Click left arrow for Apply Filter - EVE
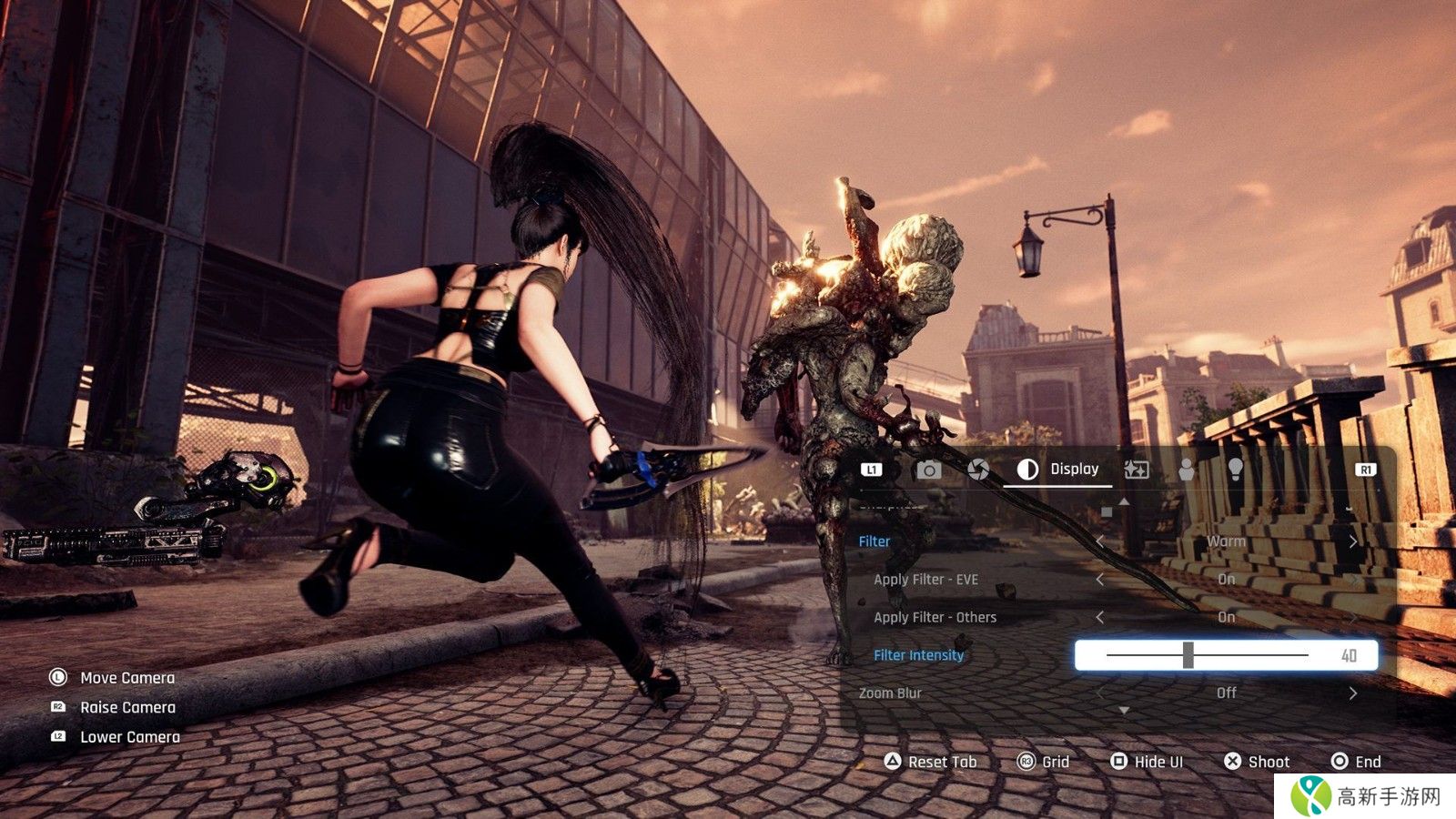The height and width of the screenshot is (819, 1456). [1099, 580]
